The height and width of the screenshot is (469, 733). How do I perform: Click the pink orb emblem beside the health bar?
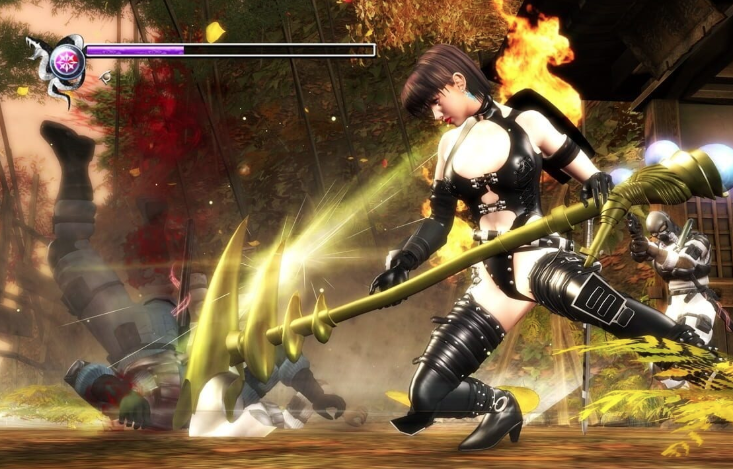click(x=67, y=57)
